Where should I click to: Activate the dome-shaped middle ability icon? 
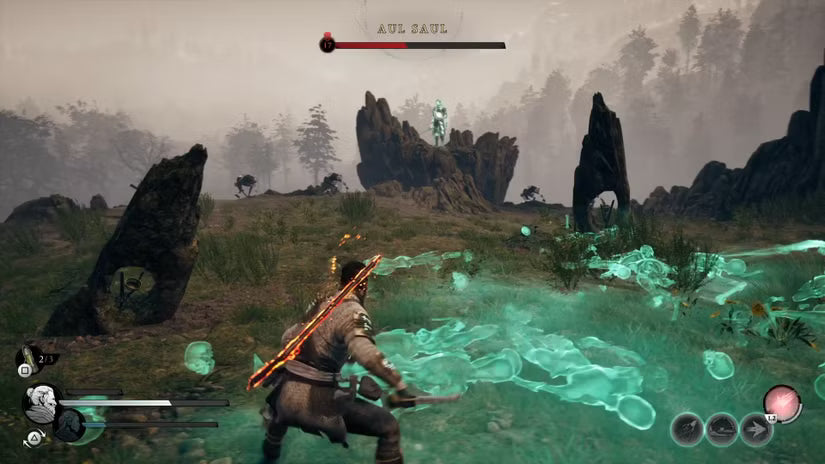pos(721,429)
